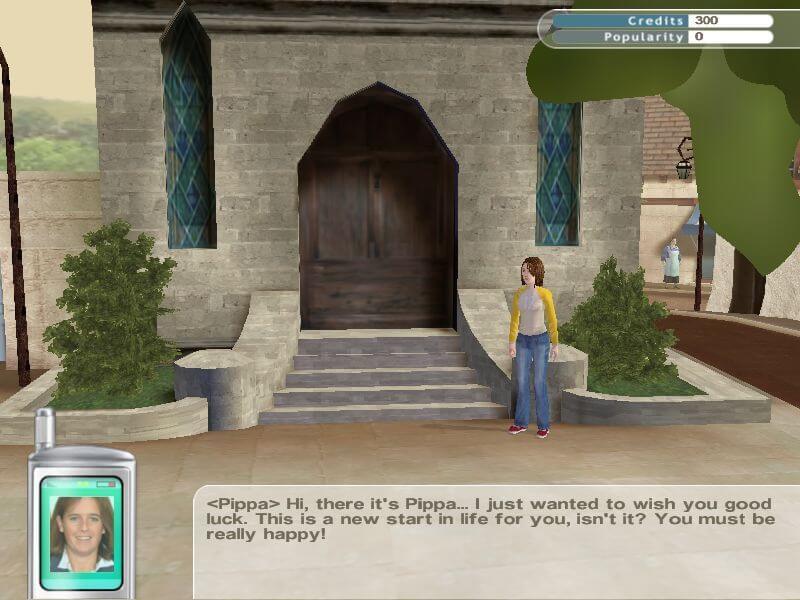800x600 pixels.
Task: Click Pippa's dialogue message box to continue
Action: tap(497, 542)
